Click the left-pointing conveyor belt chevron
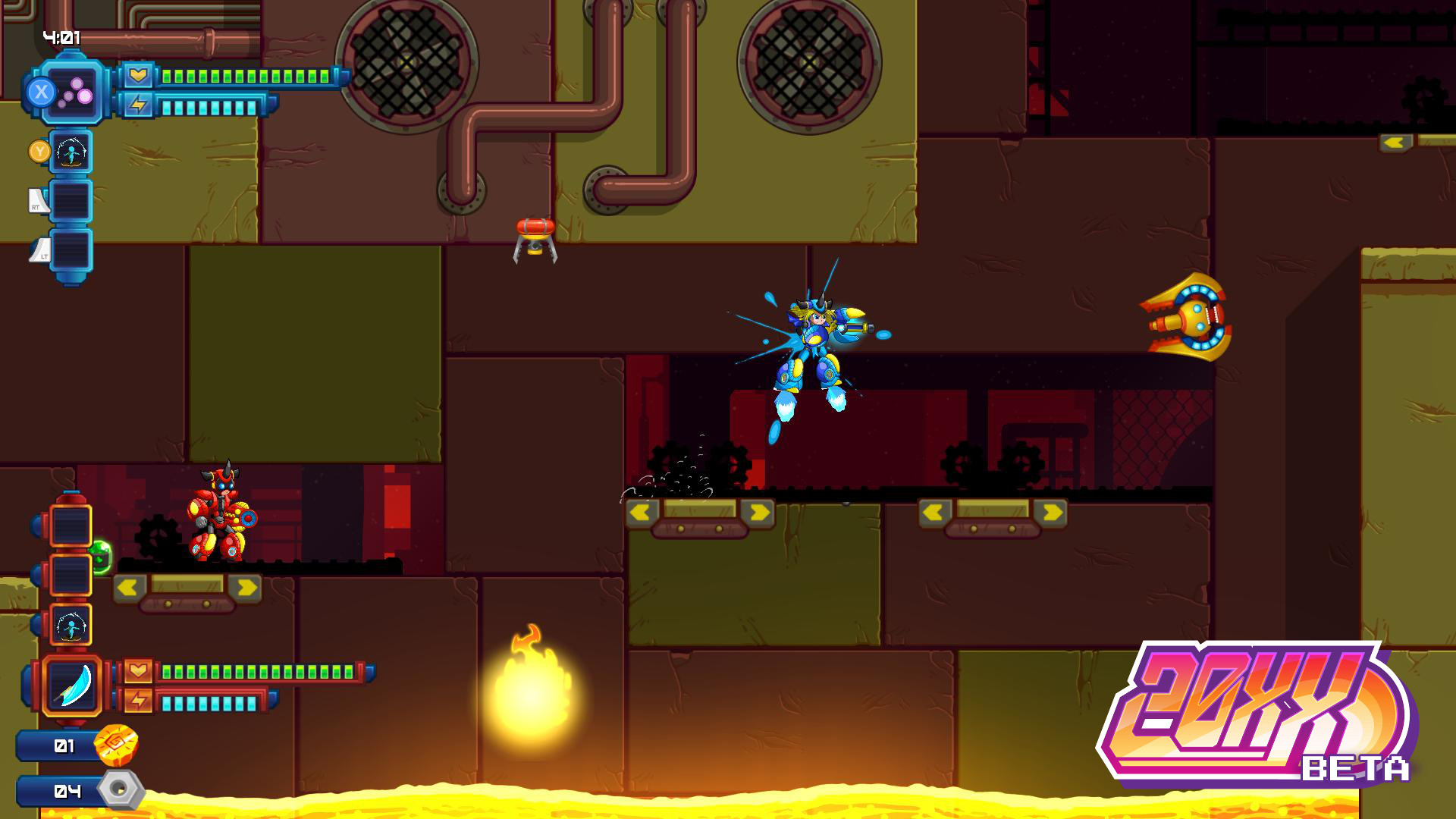The height and width of the screenshot is (819, 1456). 639,513
